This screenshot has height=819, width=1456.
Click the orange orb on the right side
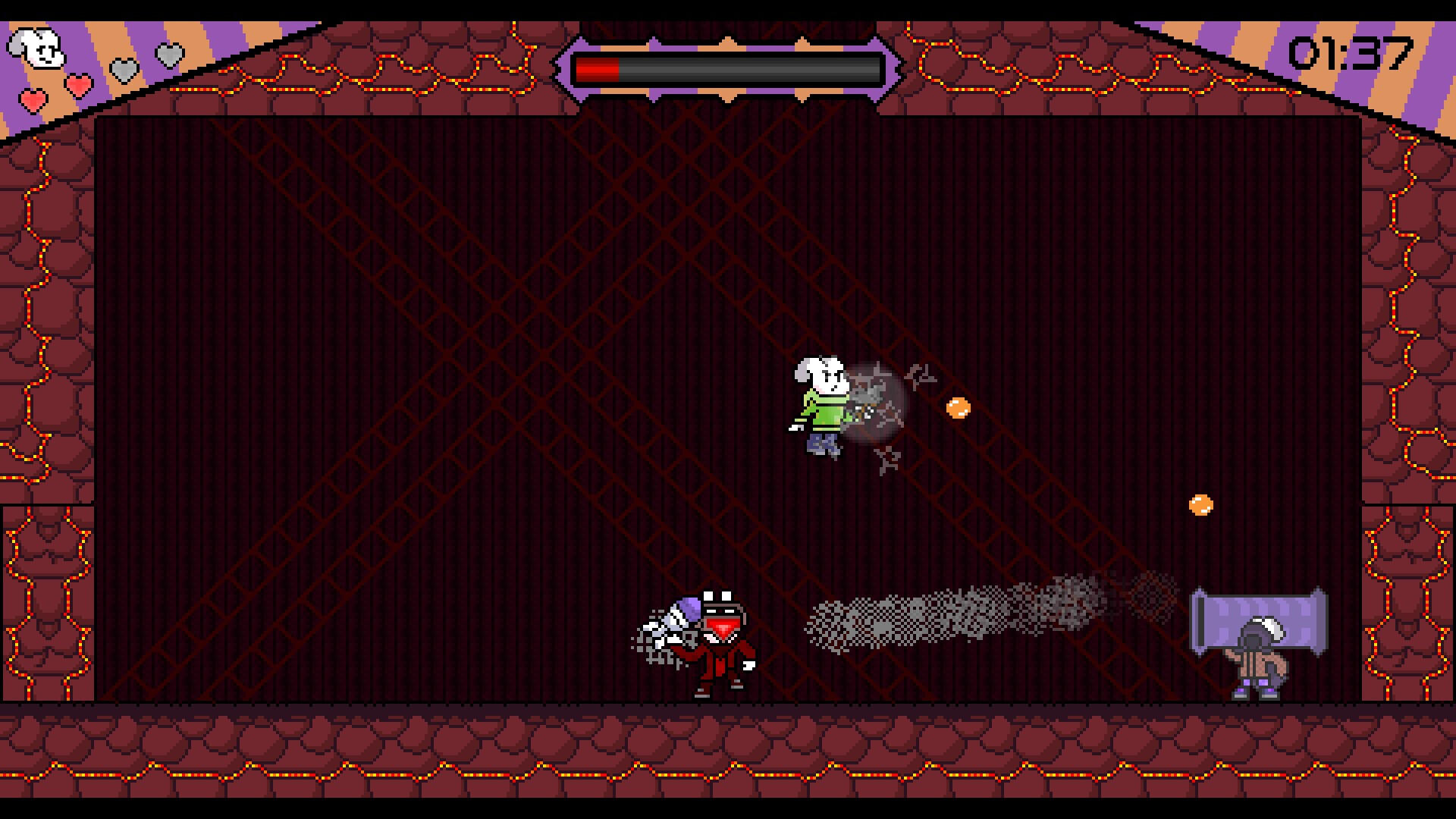click(x=1200, y=504)
